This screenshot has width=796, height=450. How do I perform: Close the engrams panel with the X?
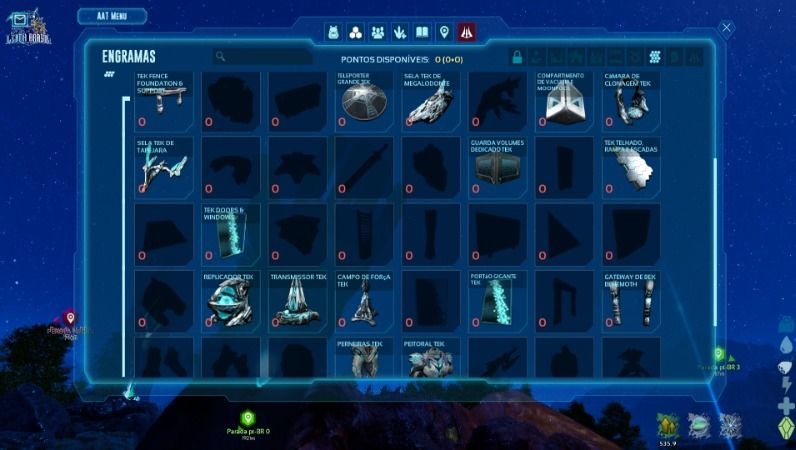tap(727, 28)
